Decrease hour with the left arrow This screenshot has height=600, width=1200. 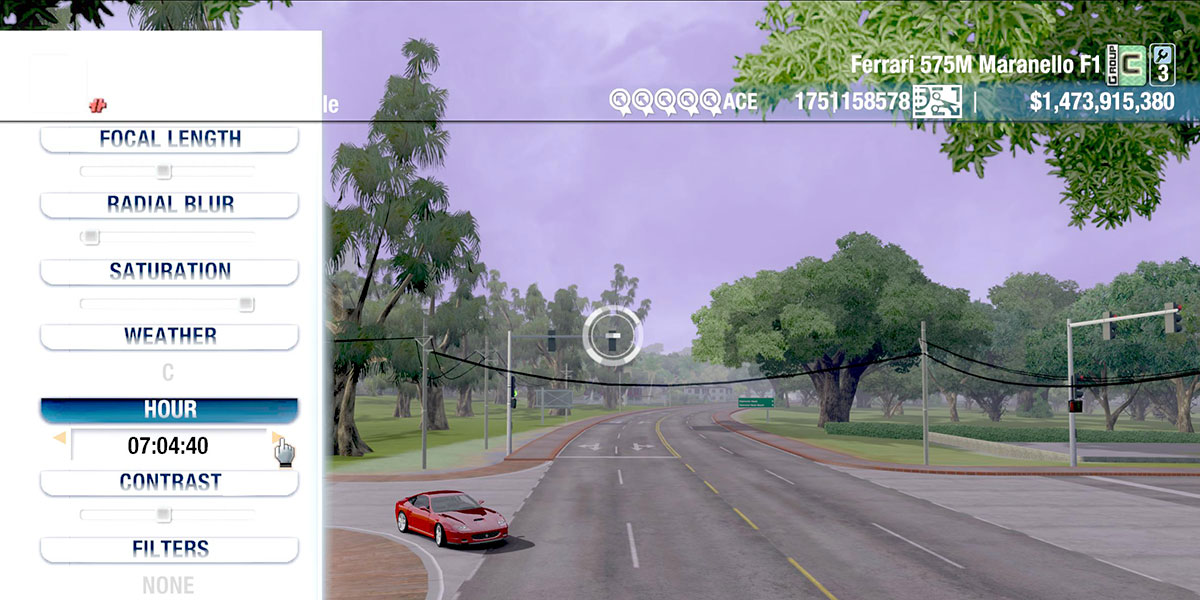coord(59,438)
